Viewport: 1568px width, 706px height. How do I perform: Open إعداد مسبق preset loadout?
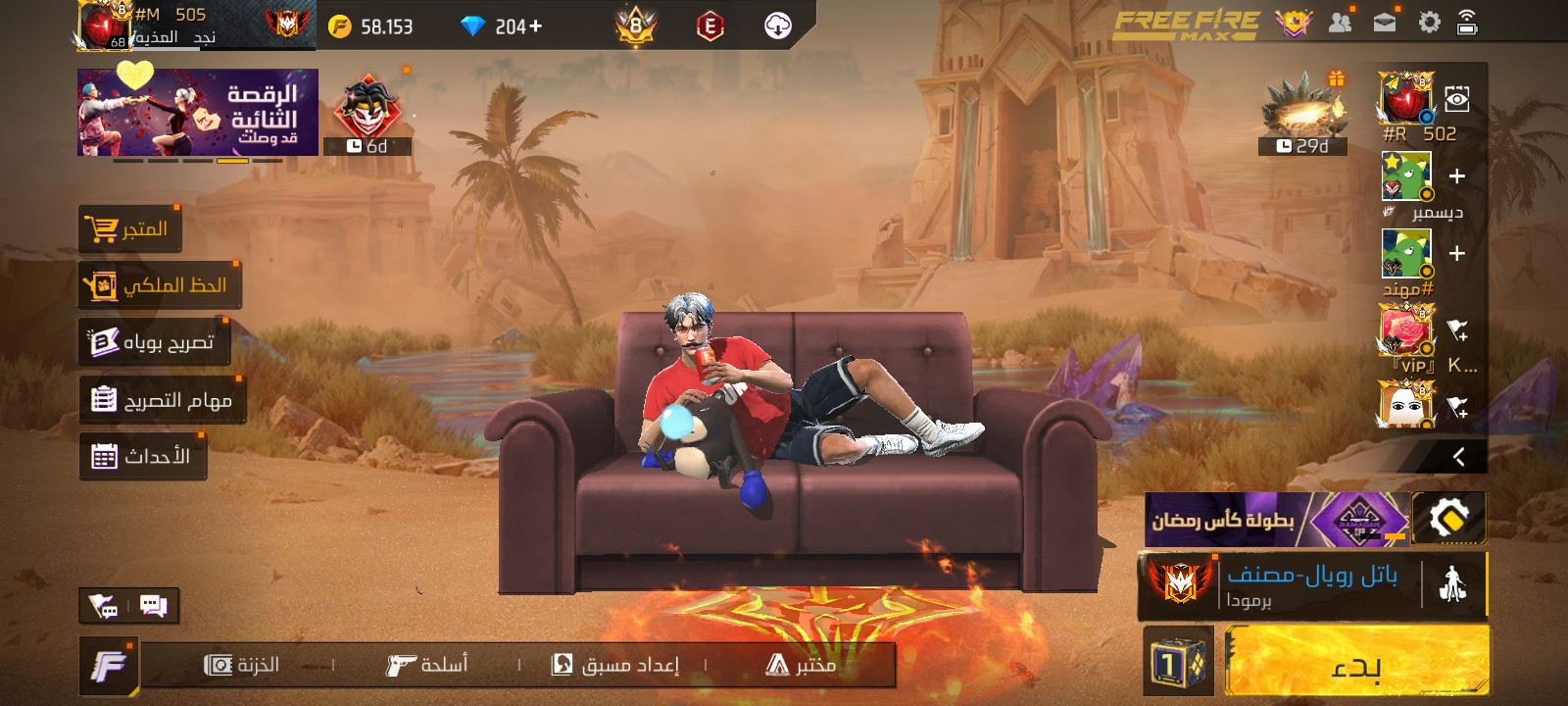coord(615,665)
